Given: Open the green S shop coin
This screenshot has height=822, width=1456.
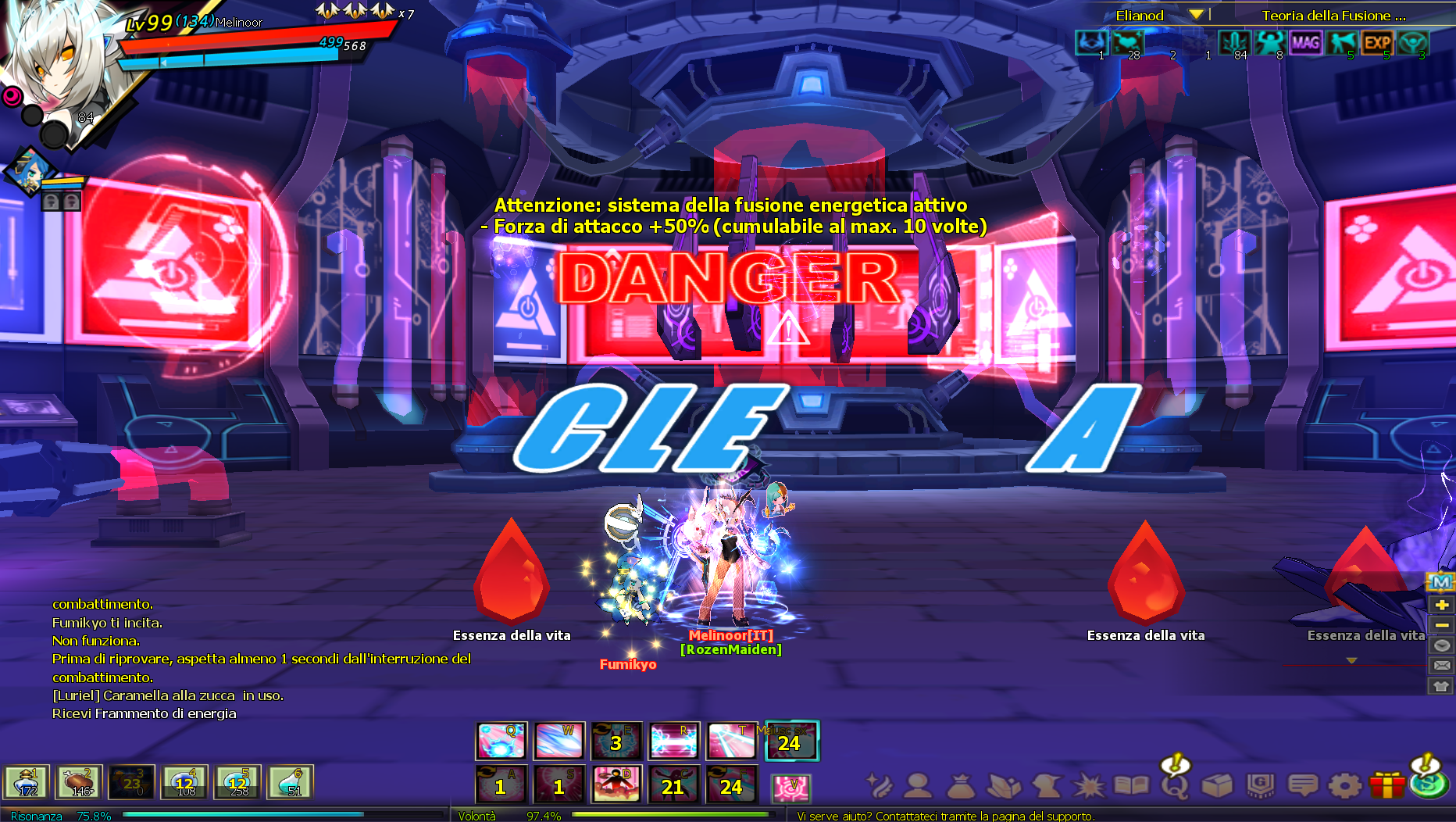Looking at the screenshot, I should coord(1429,784).
